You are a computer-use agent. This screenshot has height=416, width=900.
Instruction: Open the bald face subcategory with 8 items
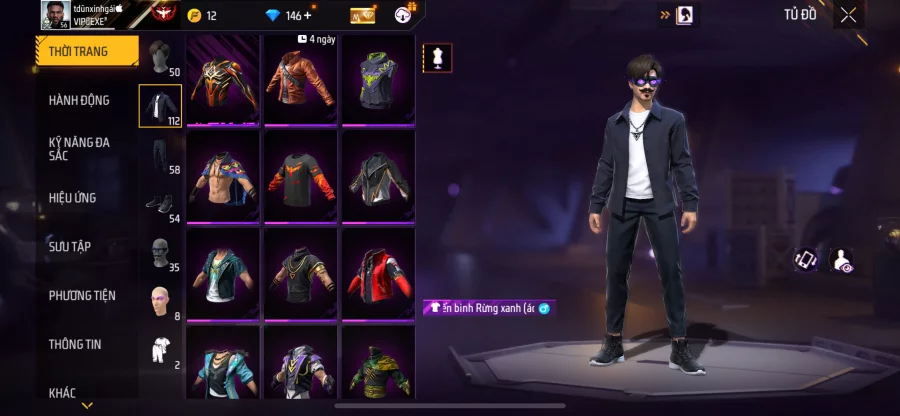click(160, 301)
